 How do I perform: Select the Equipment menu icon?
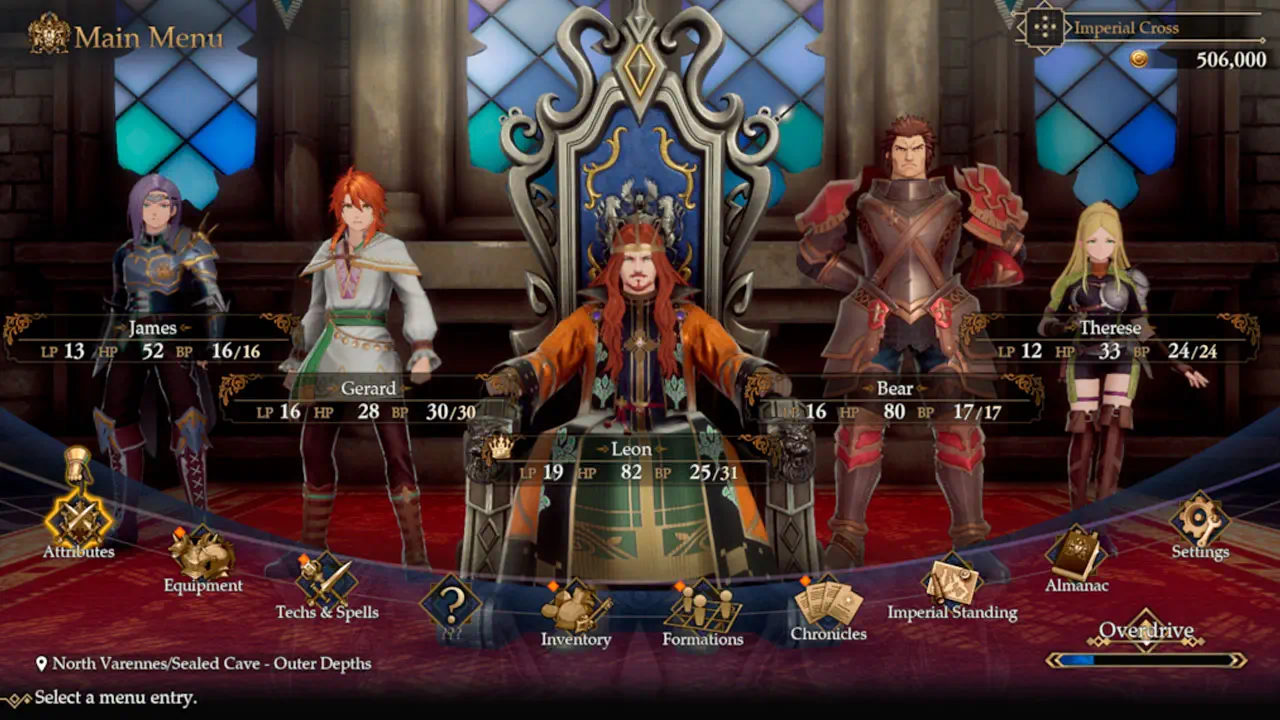click(x=203, y=556)
